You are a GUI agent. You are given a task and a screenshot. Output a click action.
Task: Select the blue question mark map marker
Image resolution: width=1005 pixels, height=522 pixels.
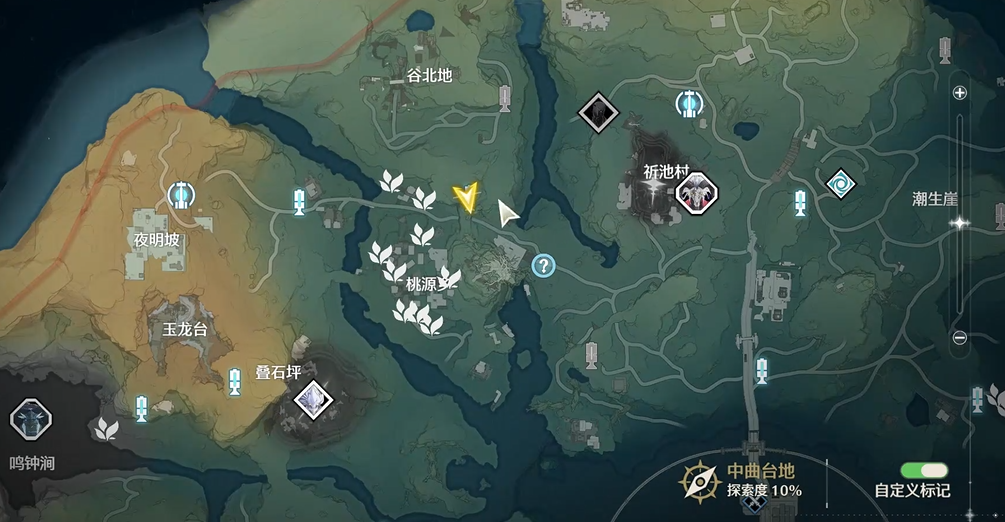tap(543, 265)
